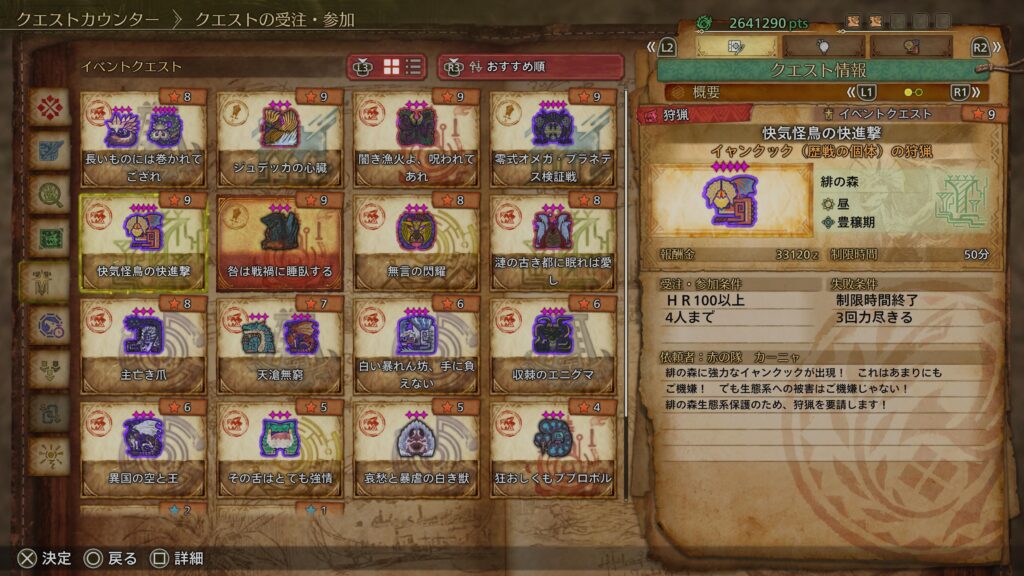Select the 主亡き爪 quest
Viewport: 1024px width, 576px height.
point(143,345)
